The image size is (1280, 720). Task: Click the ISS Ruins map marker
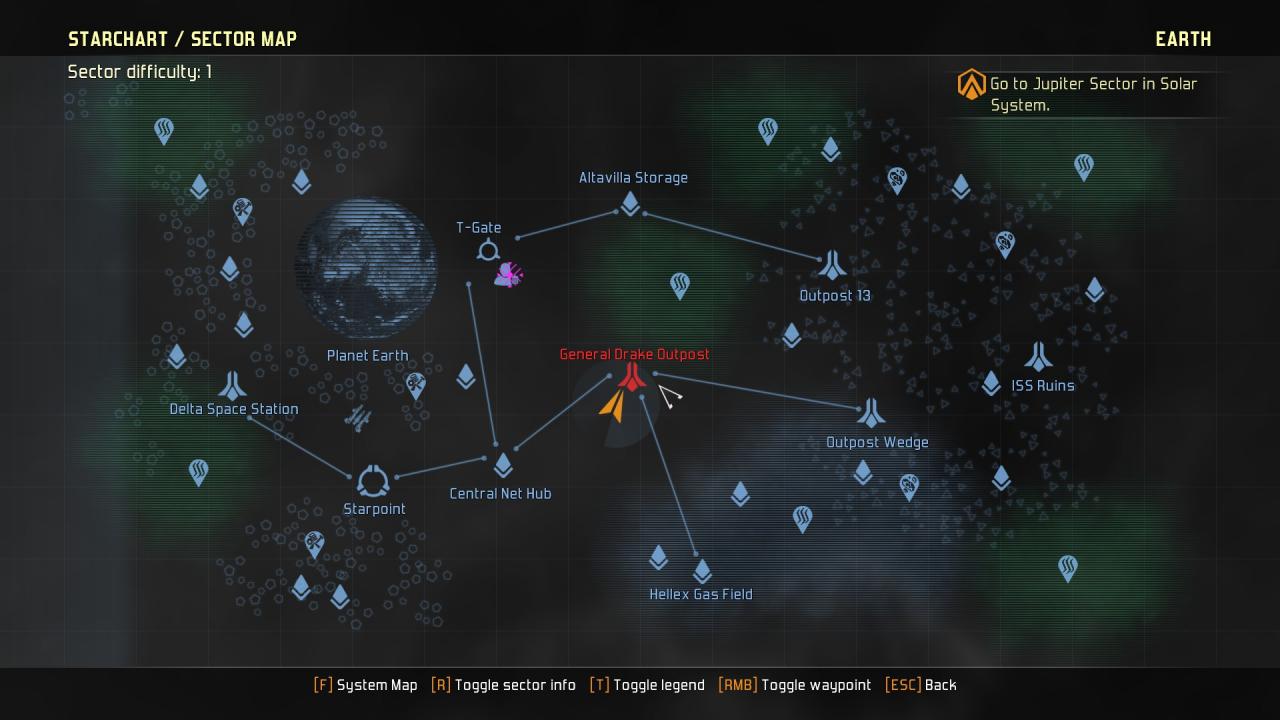coord(1039,356)
